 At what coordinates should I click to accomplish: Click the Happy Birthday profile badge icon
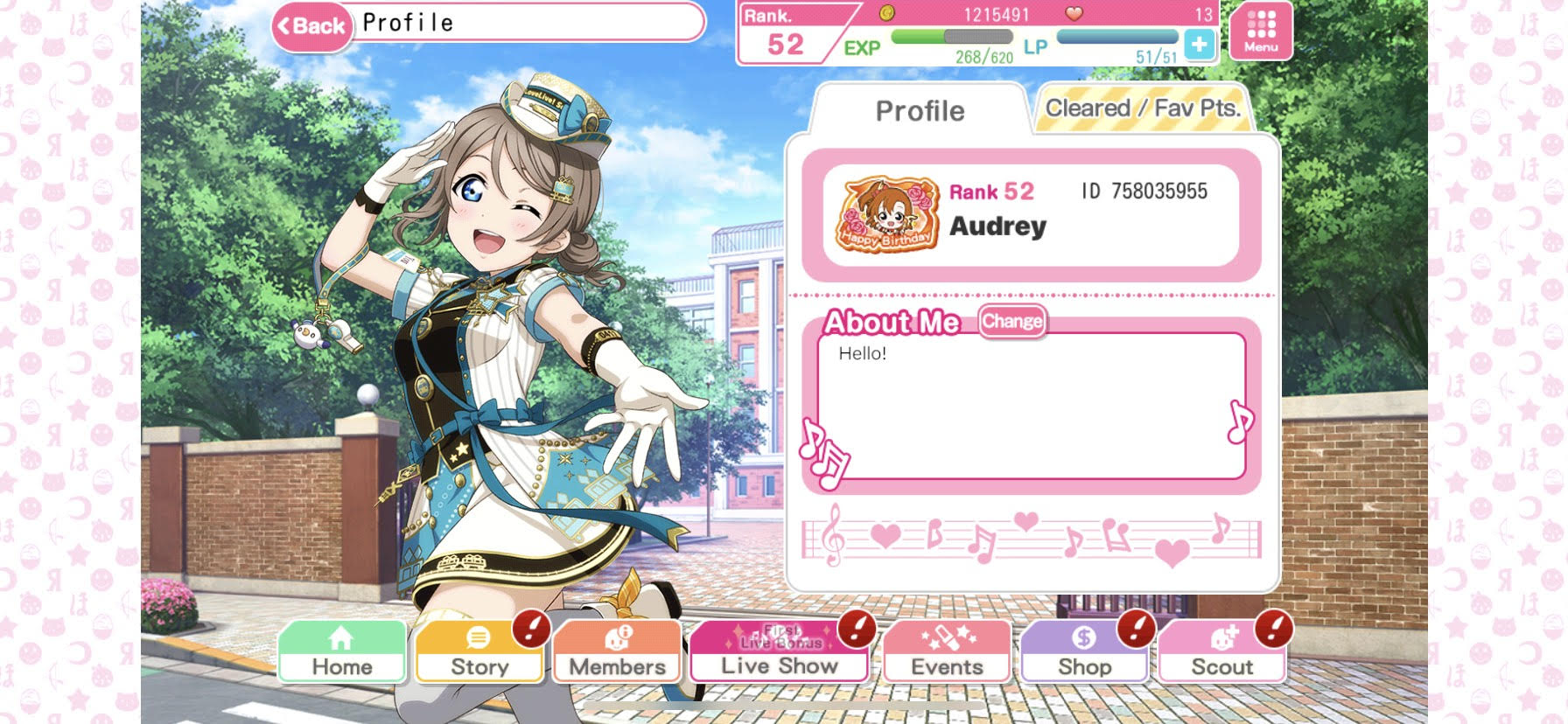[886, 214]
